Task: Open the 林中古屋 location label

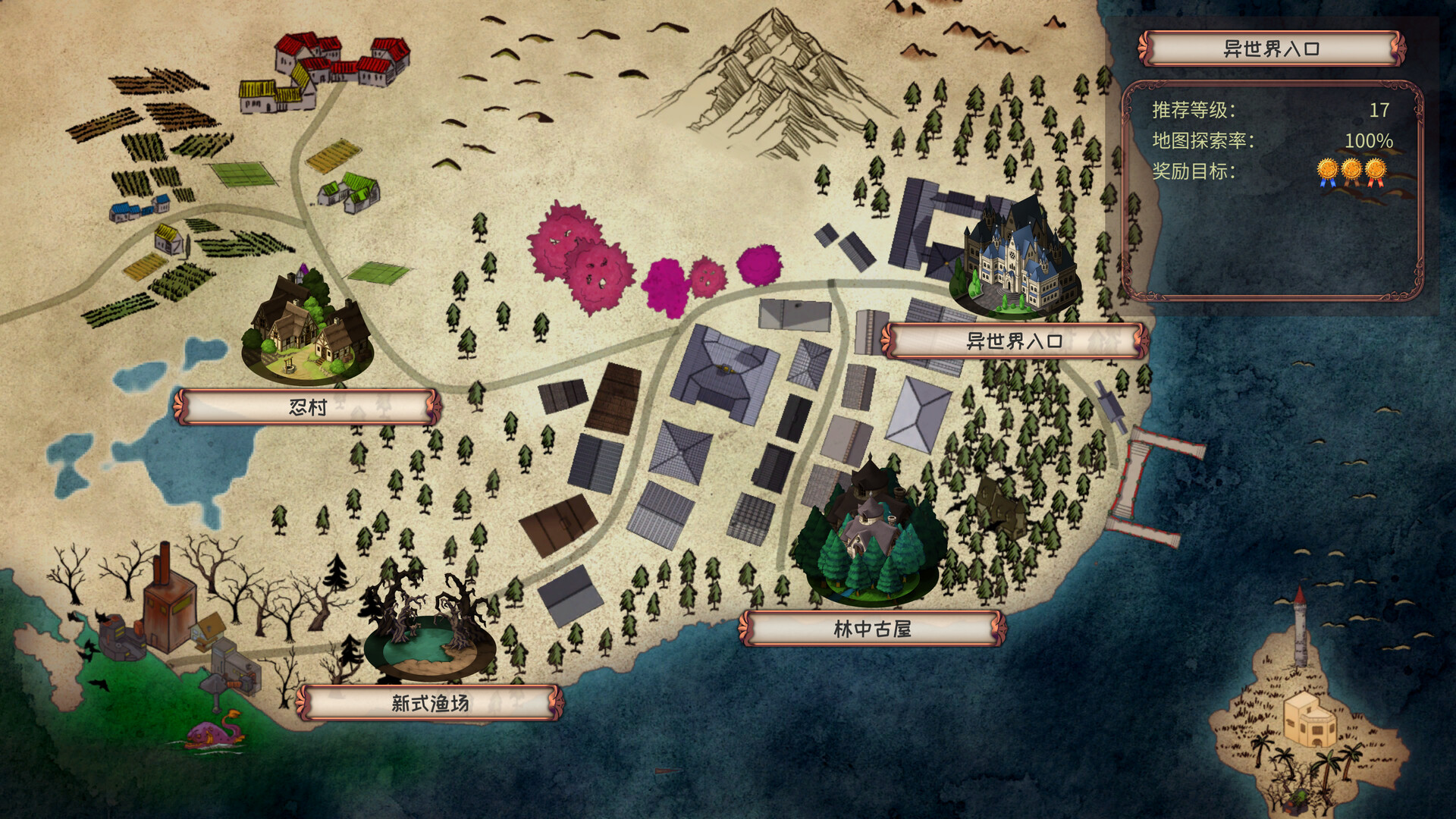Action: tap(872, 629)
